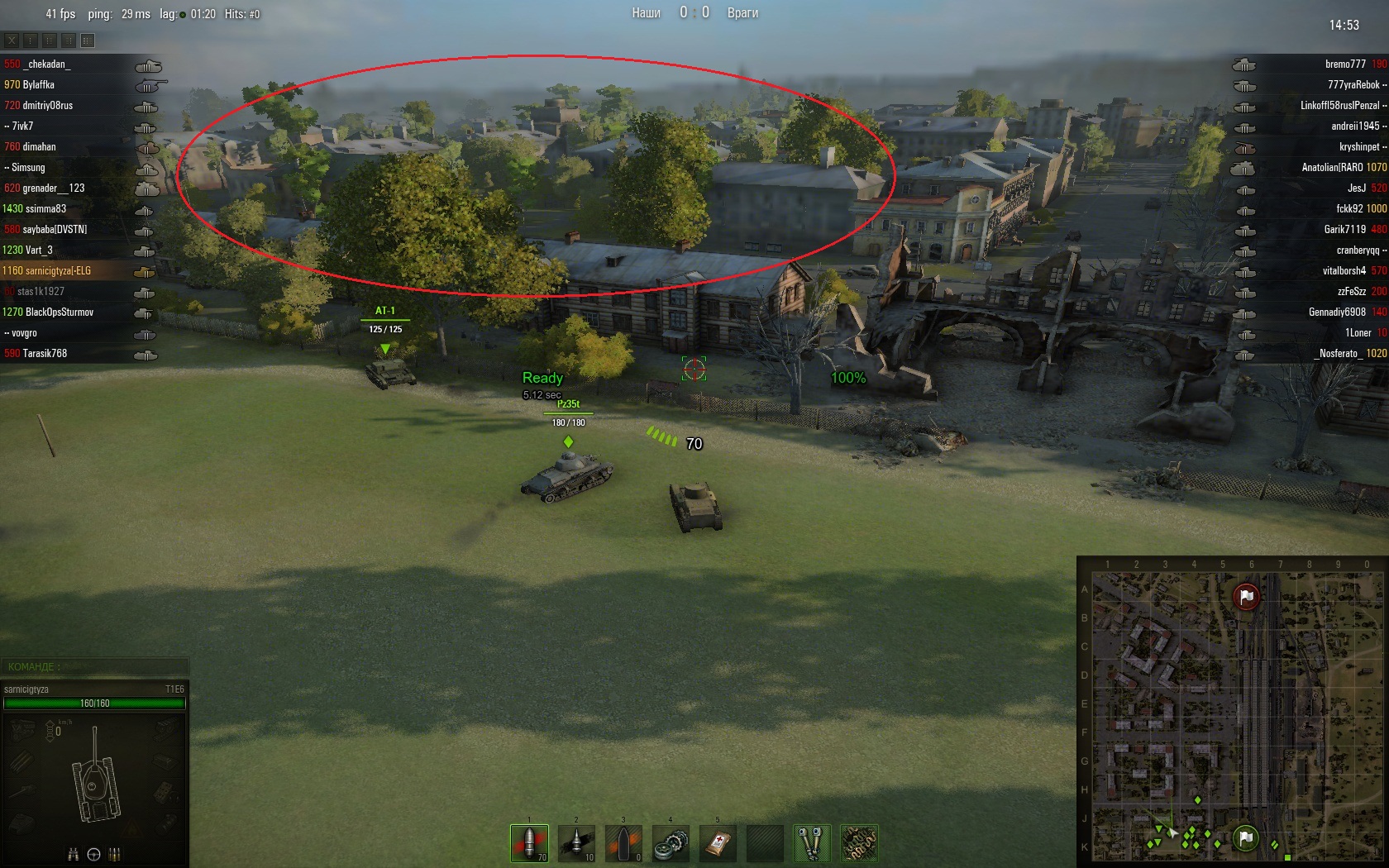This screenshot has width=1389, height=868.
Task: Click the binocular telescope equipment icon
Action: pos(812,843)
